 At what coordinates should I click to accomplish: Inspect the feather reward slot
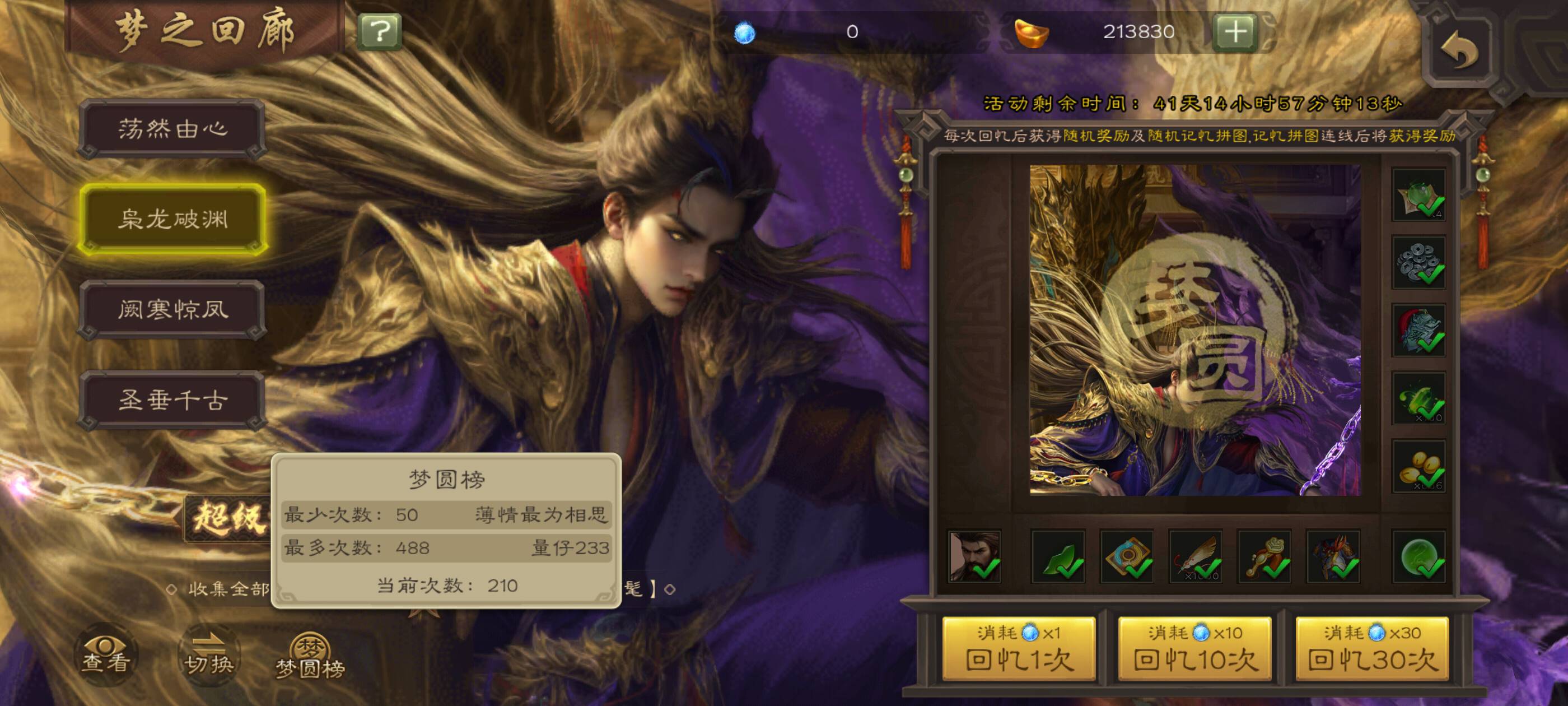pyautogui.click(x=1196, y=556)
